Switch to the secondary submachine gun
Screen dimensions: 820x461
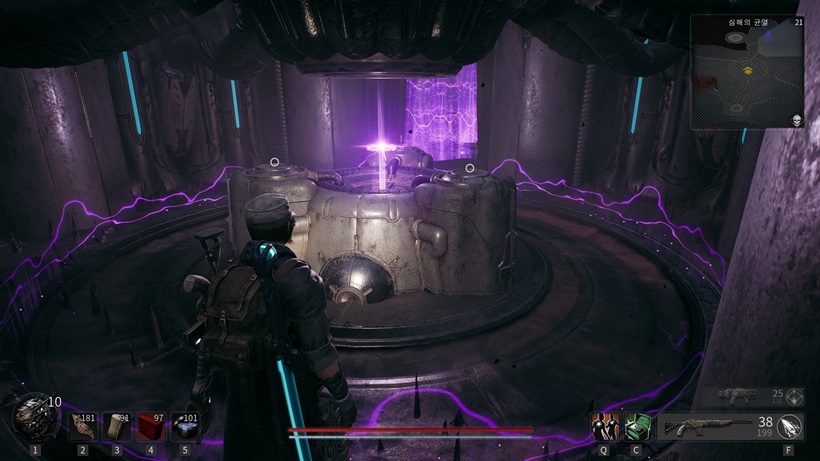point(736,396)
